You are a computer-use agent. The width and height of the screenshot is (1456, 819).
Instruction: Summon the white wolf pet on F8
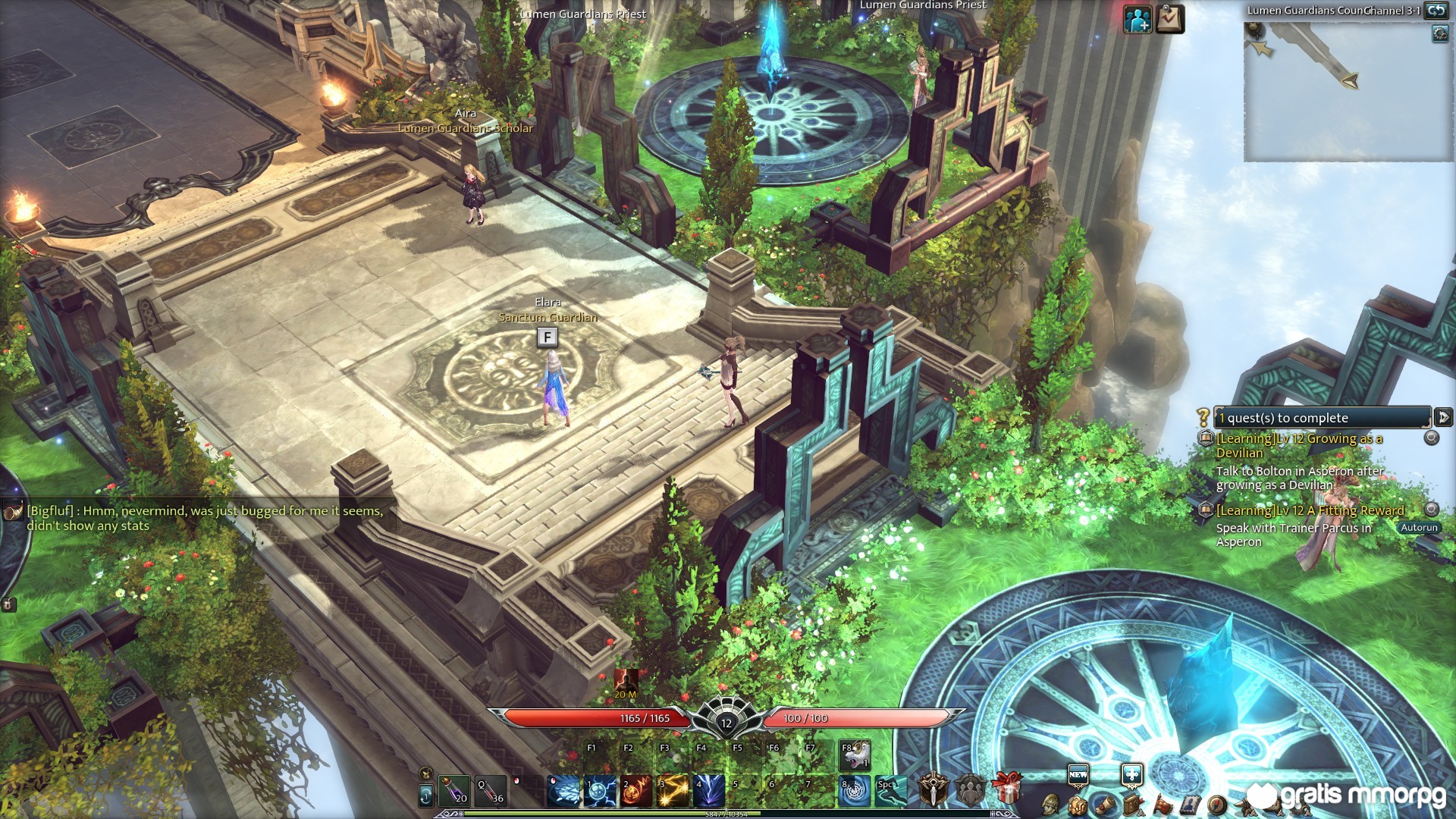(x=855, y=755)
